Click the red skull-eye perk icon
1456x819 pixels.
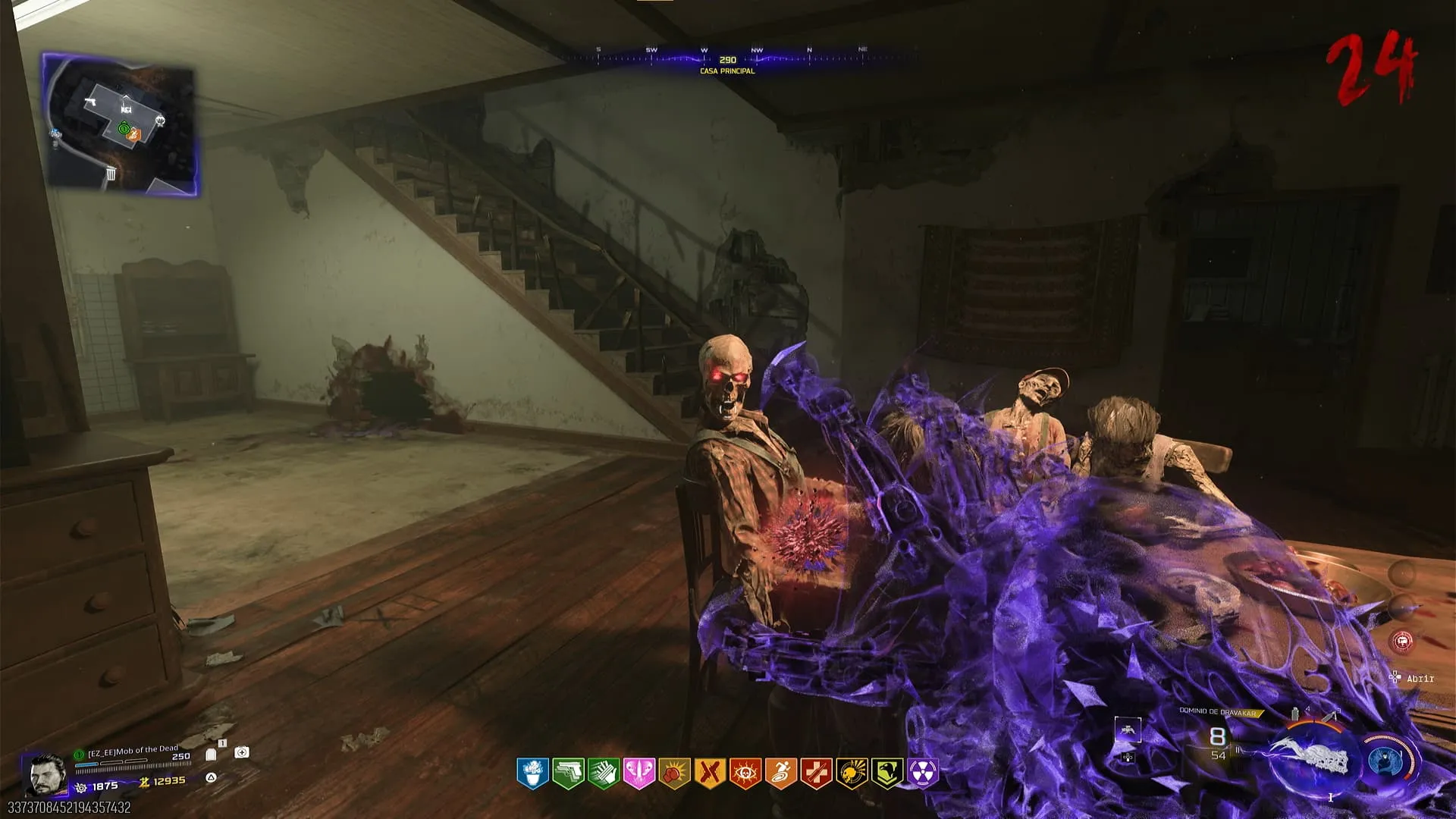point(745,773)
